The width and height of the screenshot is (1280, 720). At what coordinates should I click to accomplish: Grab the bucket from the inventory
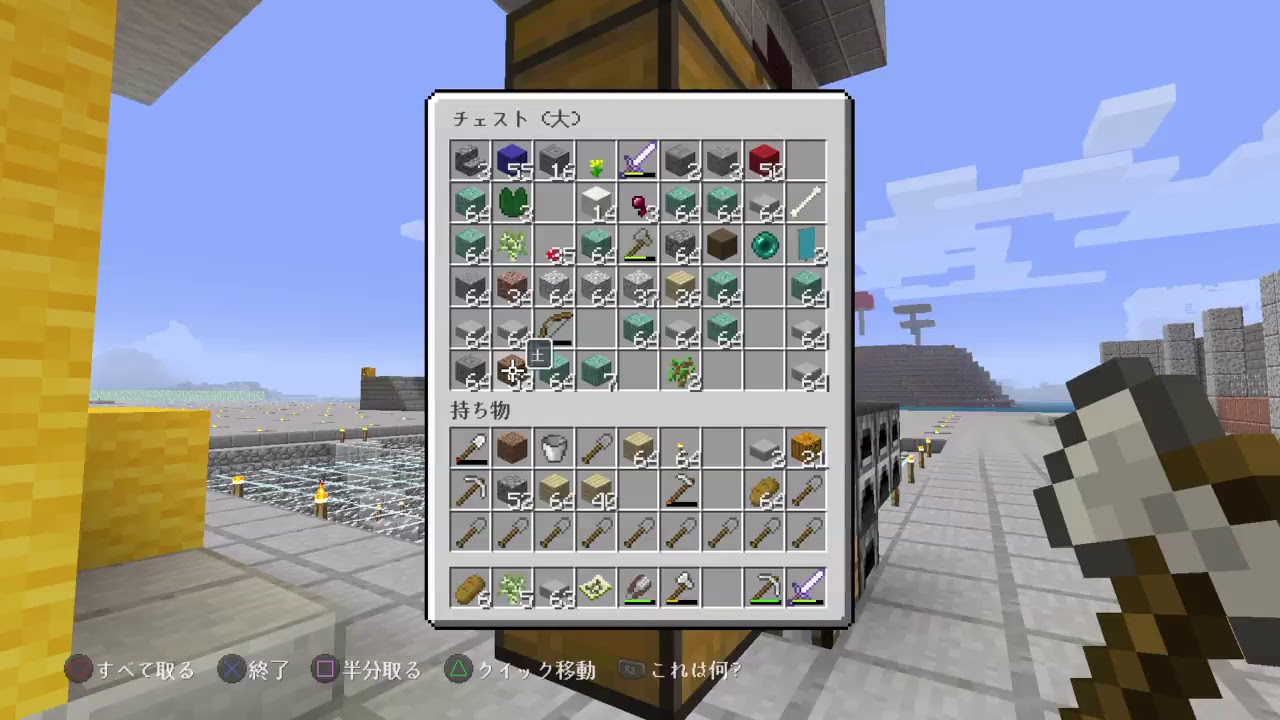point(554,448)
